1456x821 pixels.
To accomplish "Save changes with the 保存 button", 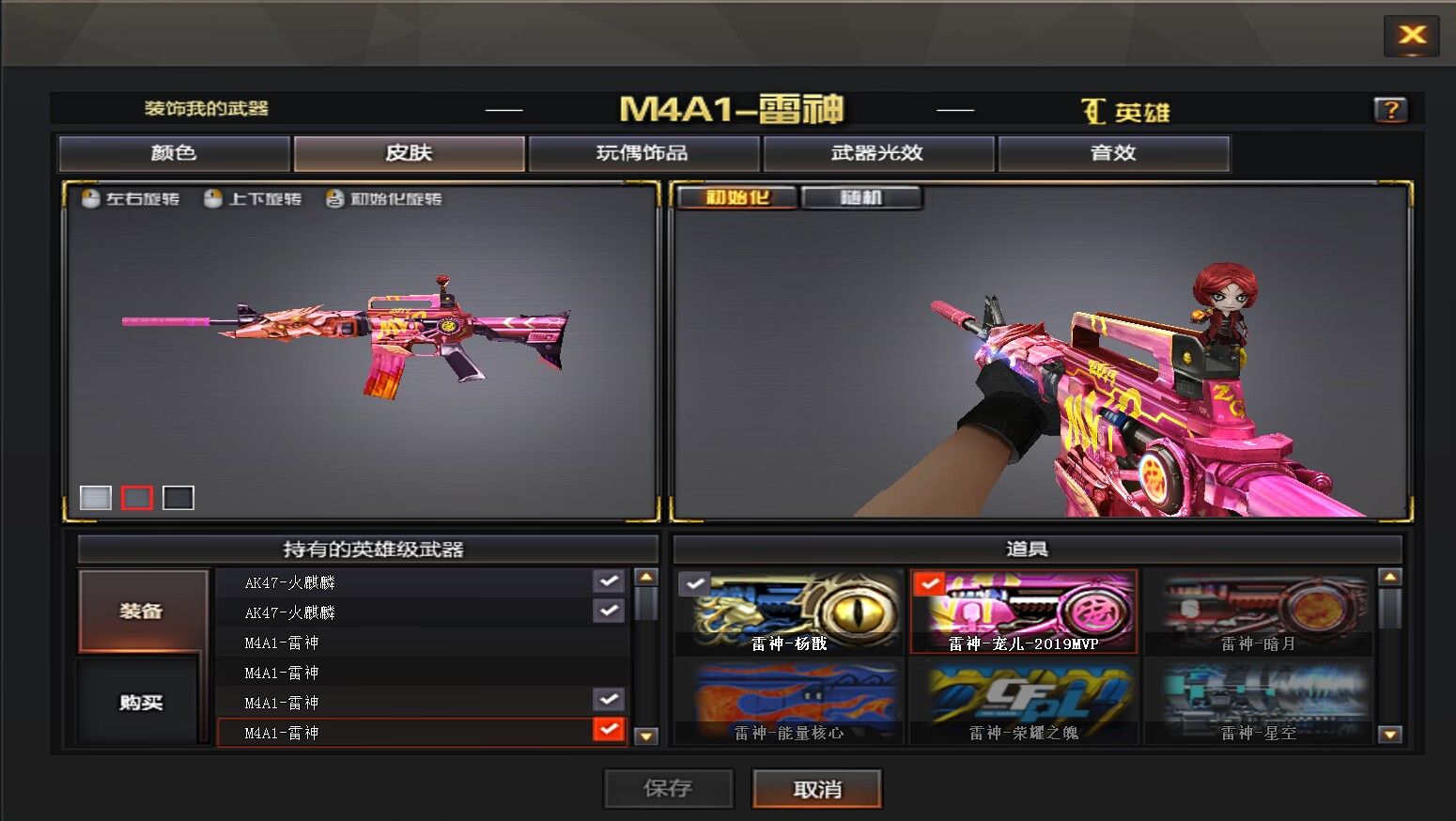I will tap(668, 788).
